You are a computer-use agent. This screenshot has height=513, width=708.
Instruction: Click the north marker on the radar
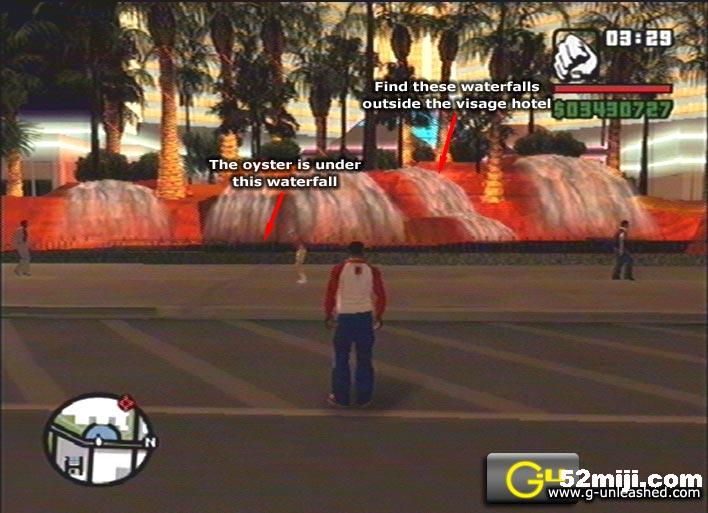pyautogui.click(x=149, y=441)
